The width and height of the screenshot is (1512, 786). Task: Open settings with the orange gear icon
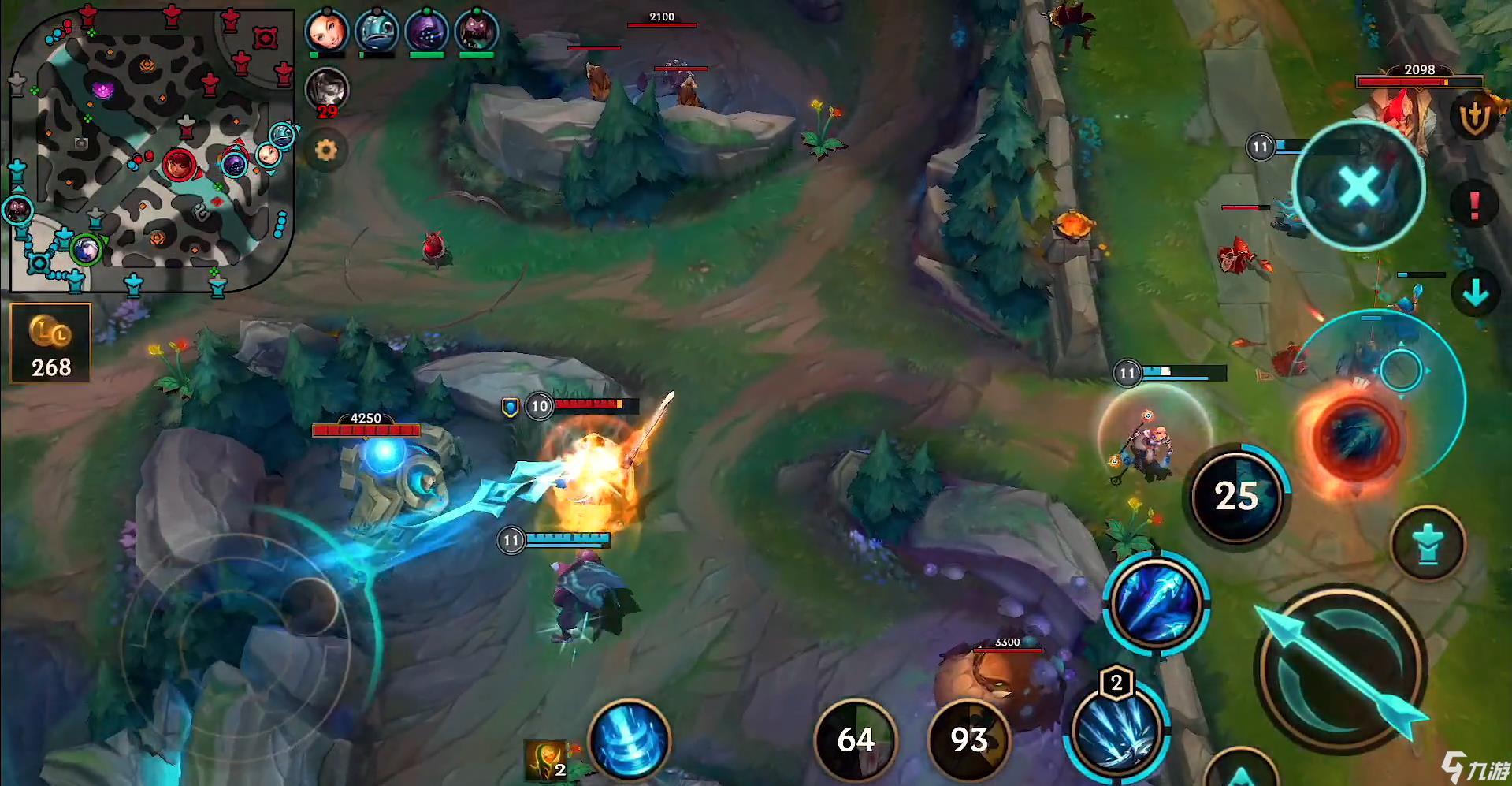tap(325, 150)
